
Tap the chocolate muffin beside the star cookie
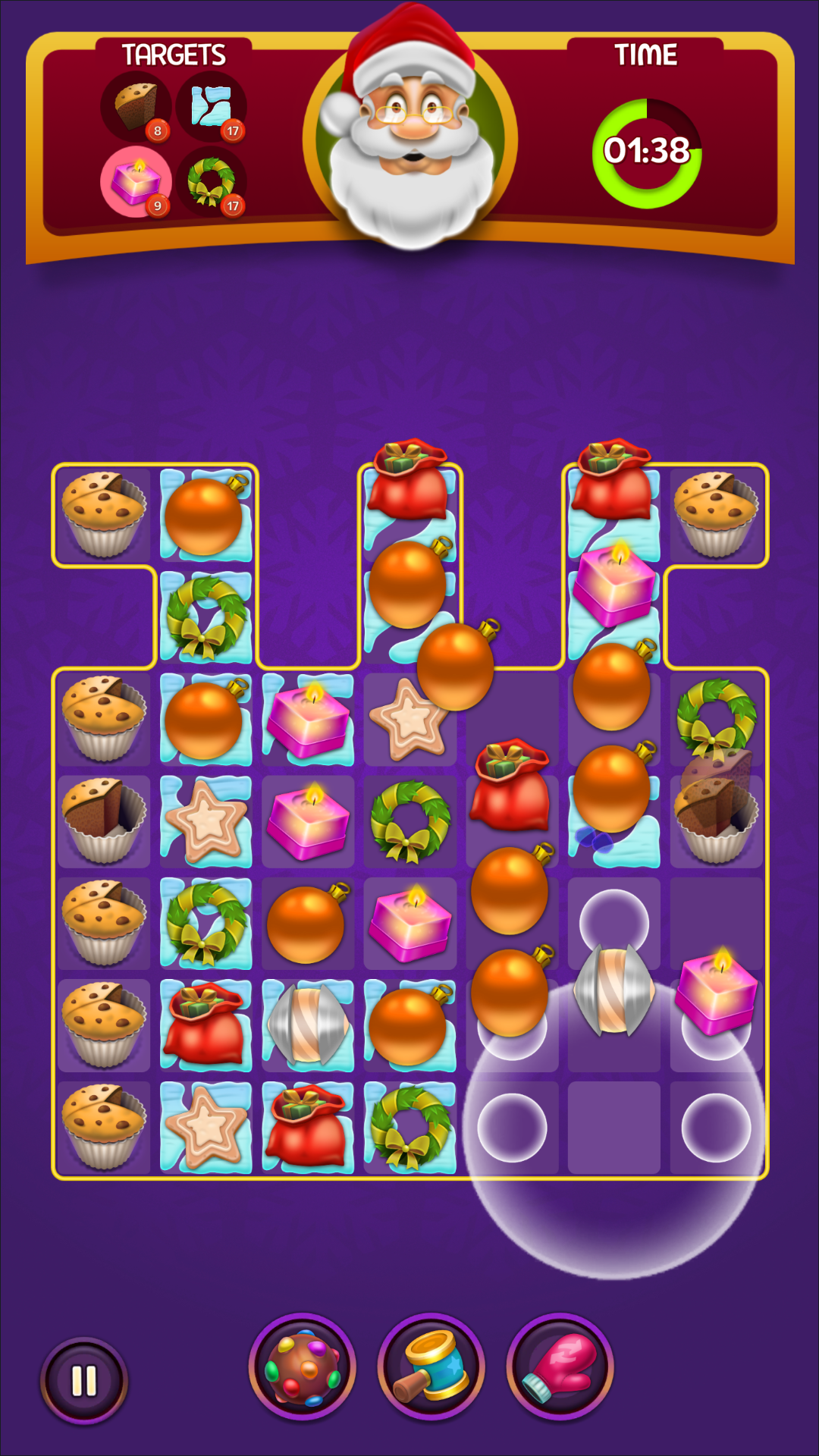103,821
